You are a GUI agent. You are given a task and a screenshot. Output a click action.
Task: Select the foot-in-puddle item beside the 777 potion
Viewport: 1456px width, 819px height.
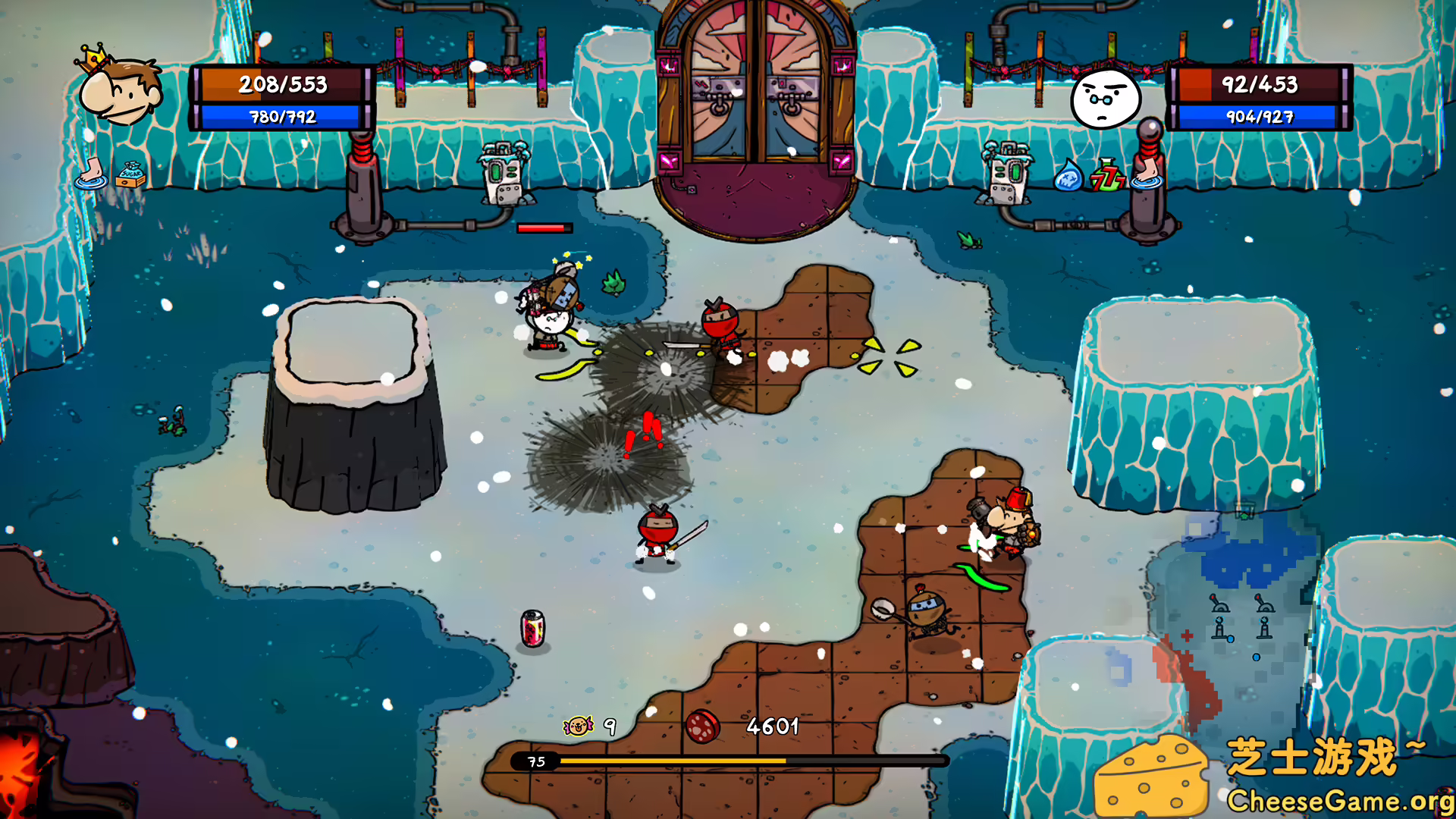coord(1147,174)
